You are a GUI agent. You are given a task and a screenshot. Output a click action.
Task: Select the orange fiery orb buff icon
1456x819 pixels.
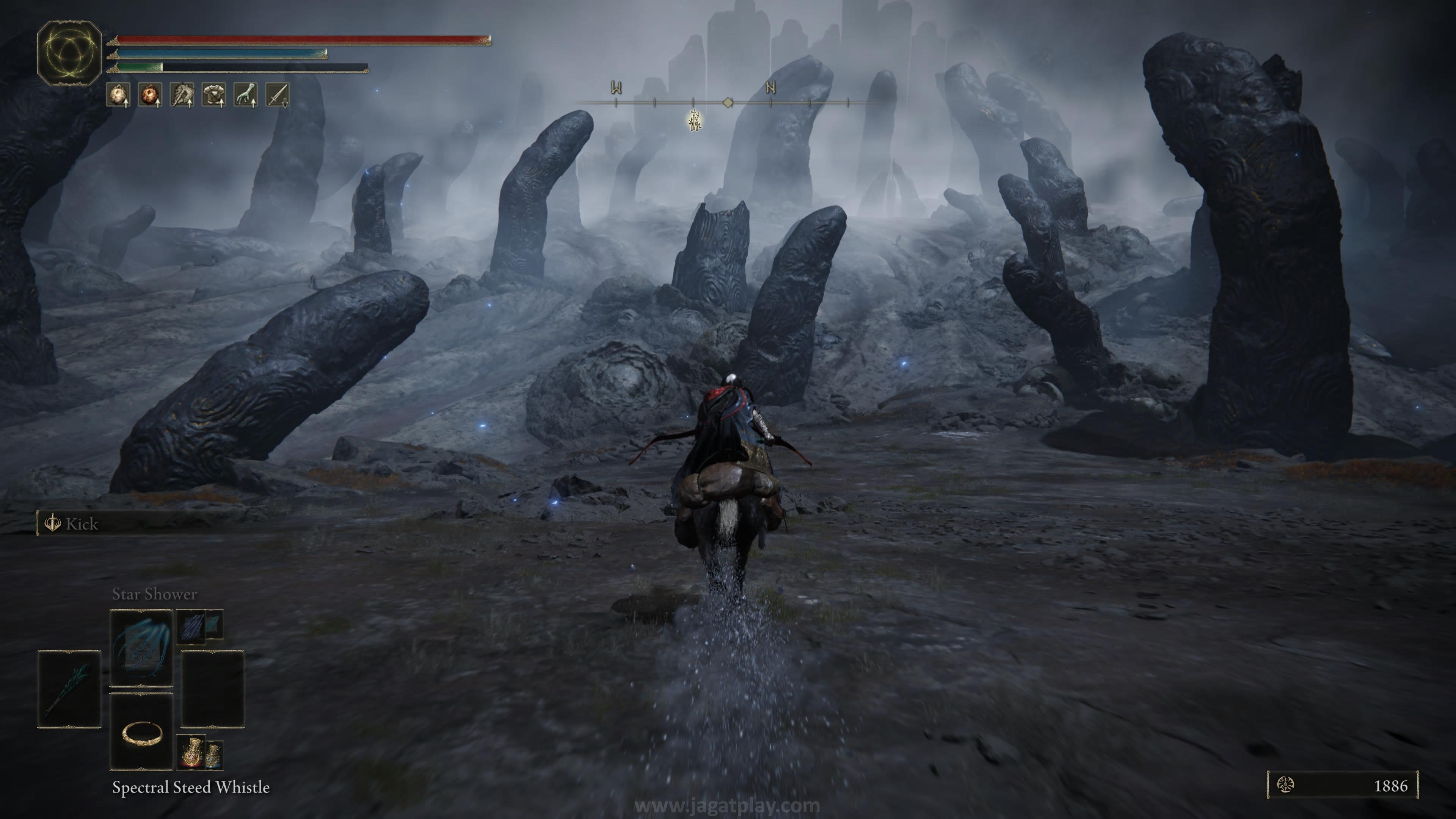tap(151, 94)
